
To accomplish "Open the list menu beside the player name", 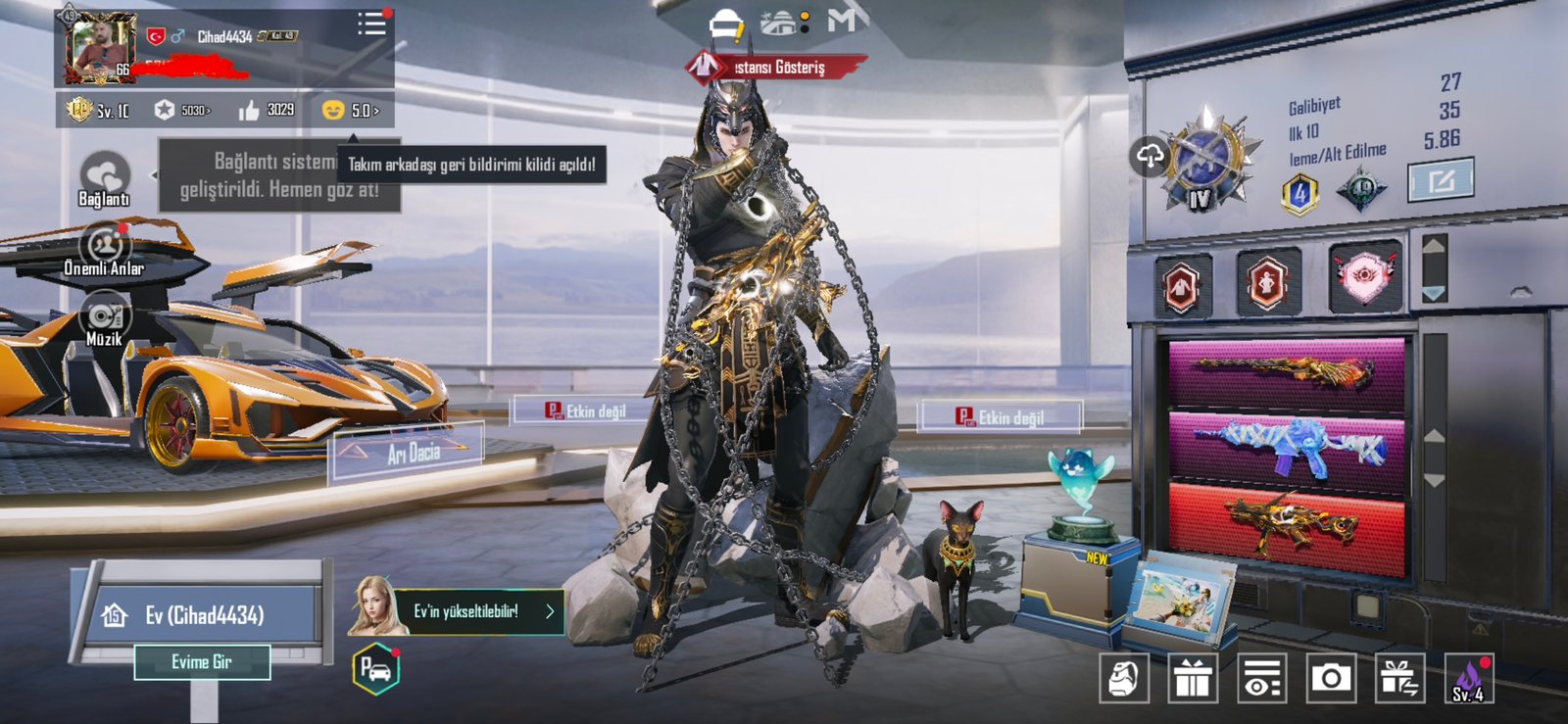I will [371, 24].
